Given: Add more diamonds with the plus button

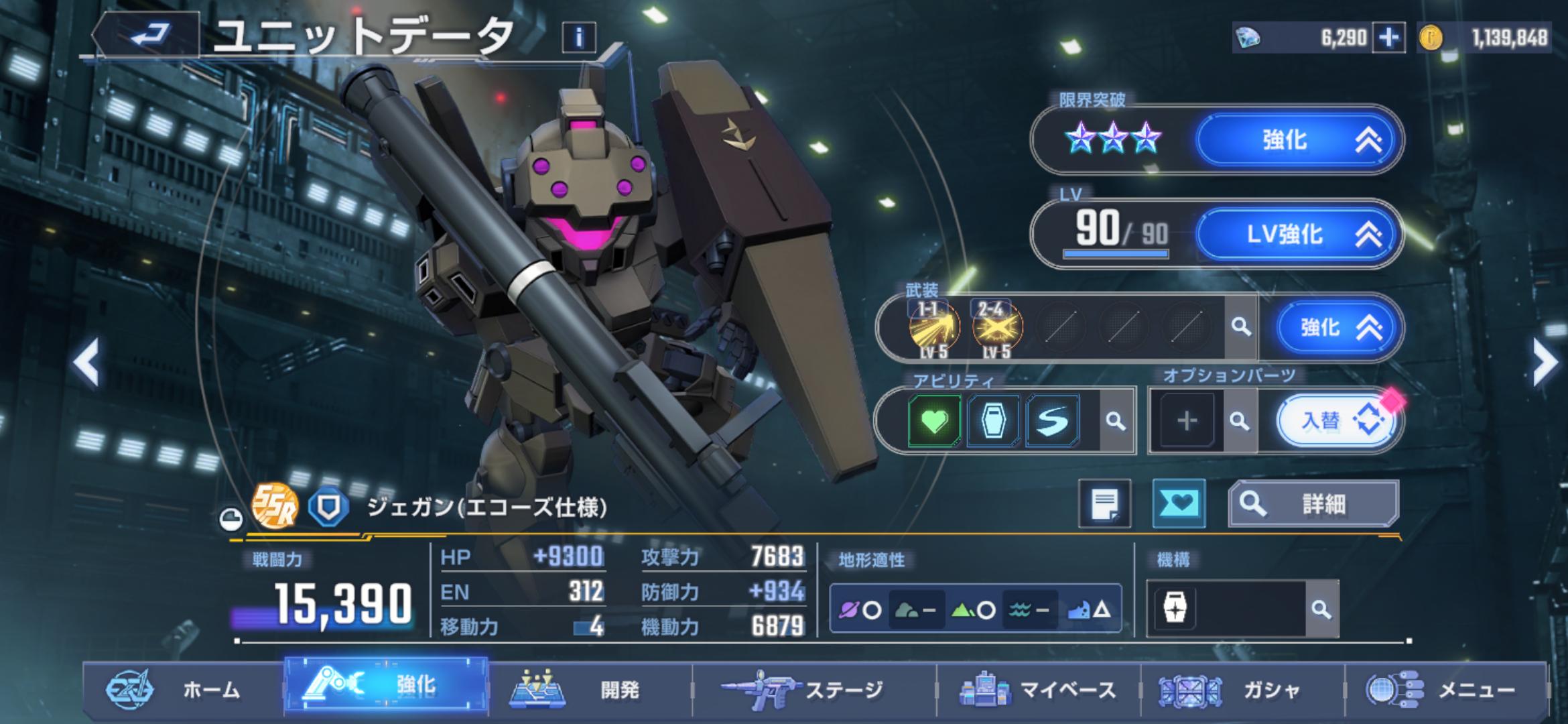Looking at the screenshot, I should pos(1388,38).
